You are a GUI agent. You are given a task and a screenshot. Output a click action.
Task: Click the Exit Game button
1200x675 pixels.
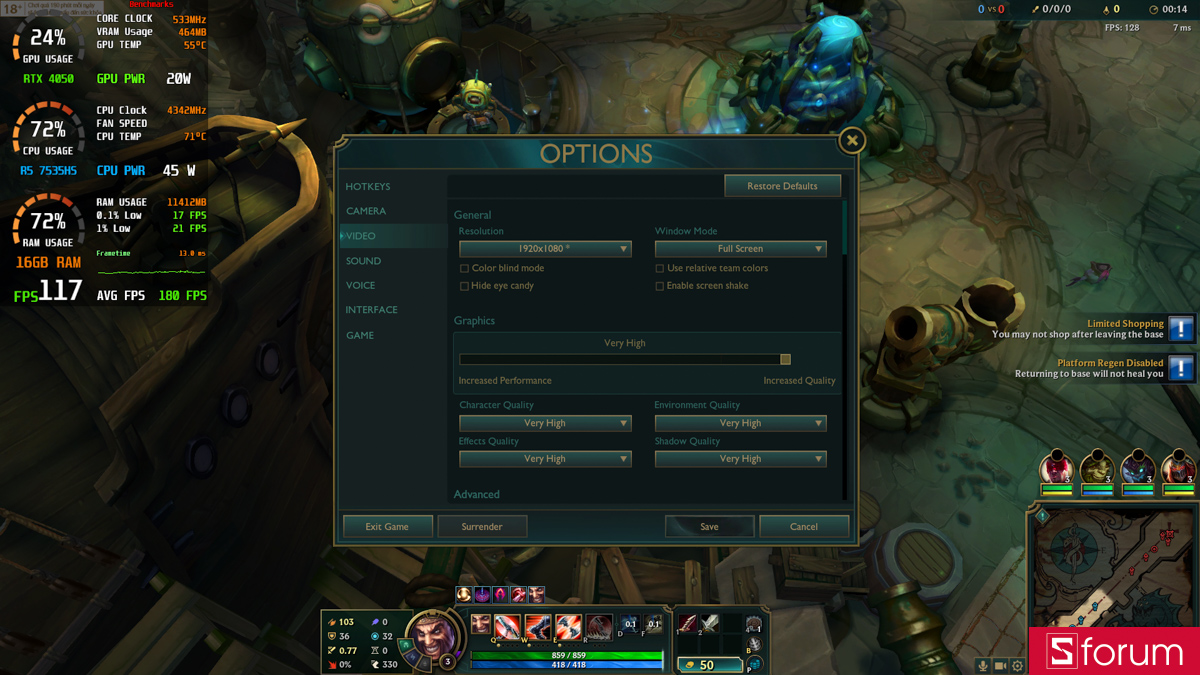[387, 527]
